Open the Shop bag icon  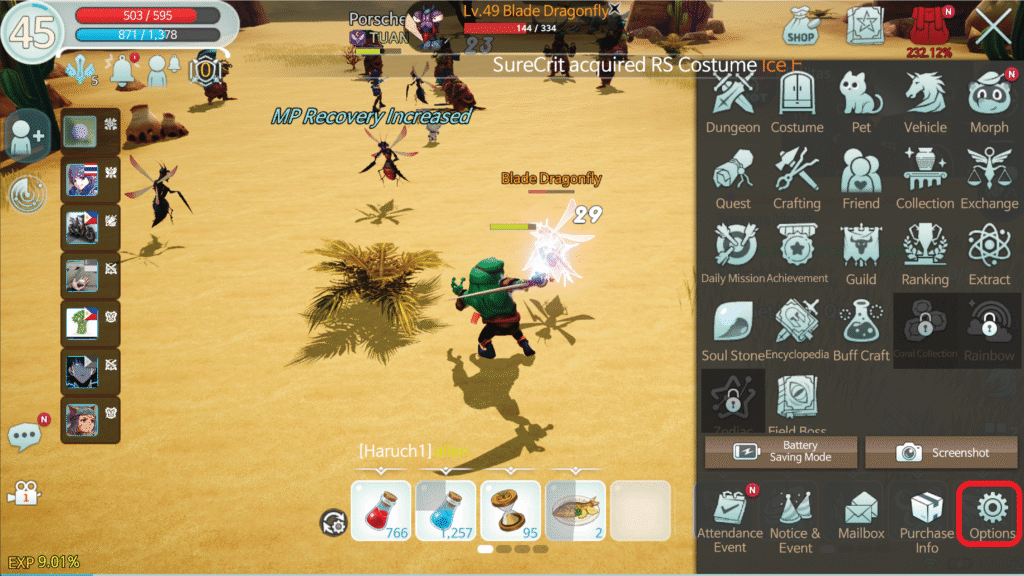point(800,26)
